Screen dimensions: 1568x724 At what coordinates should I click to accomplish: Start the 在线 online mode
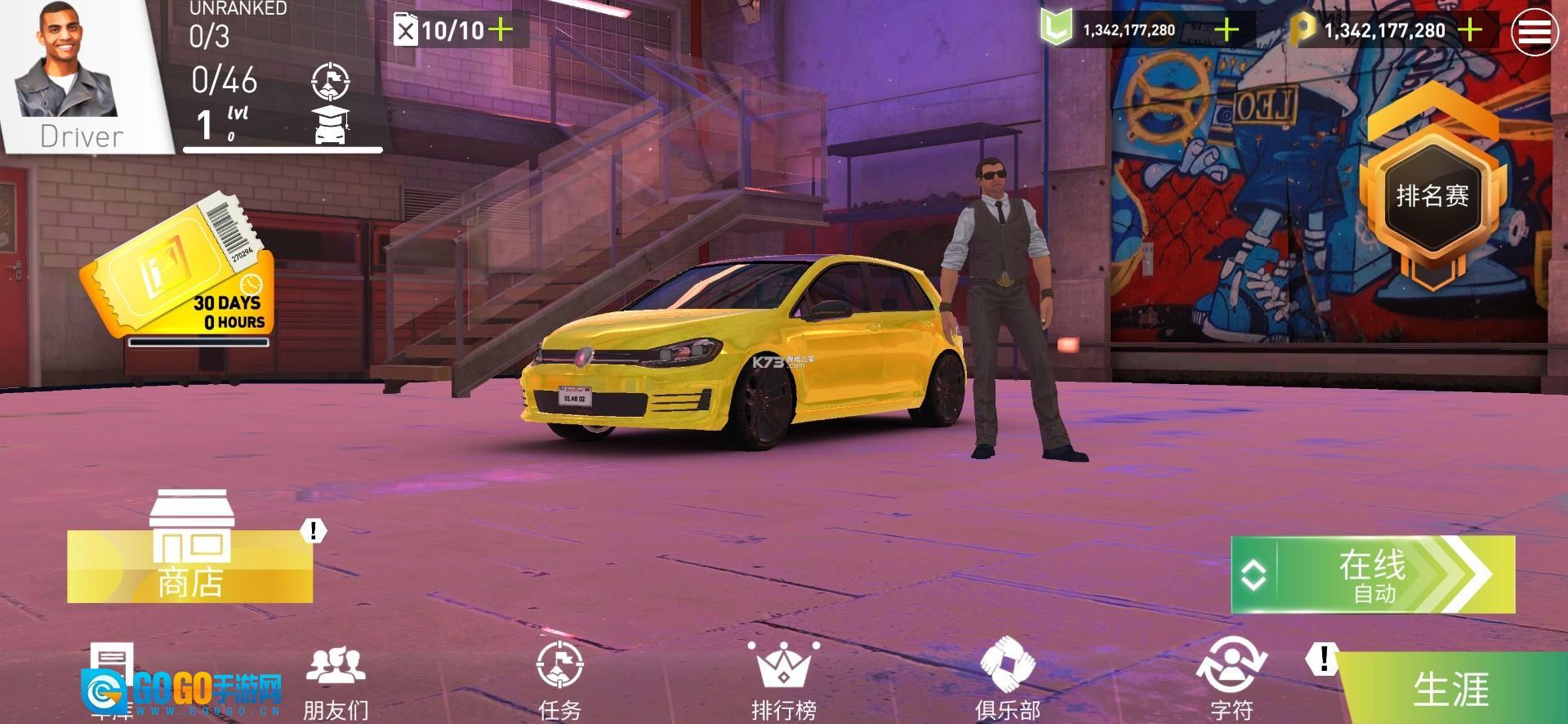point(1388,575)
